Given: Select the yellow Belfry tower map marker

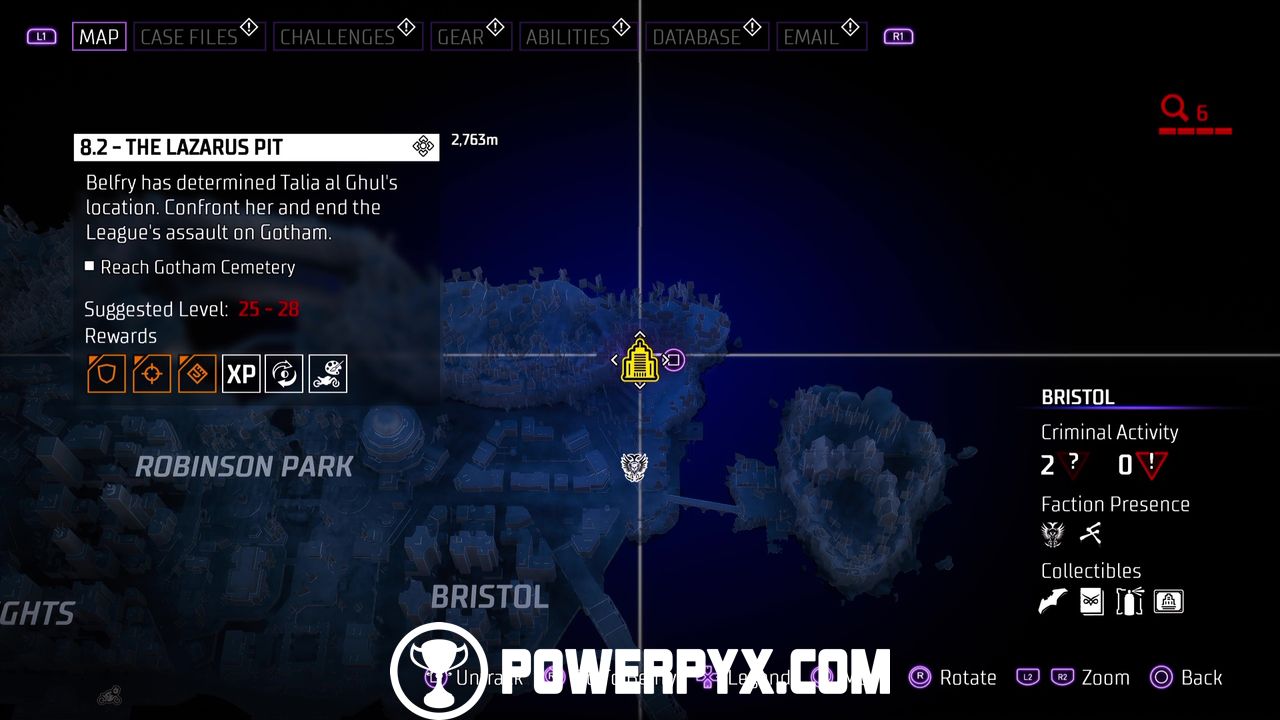Looking at the screenshot, I should (x=639, y=360).
